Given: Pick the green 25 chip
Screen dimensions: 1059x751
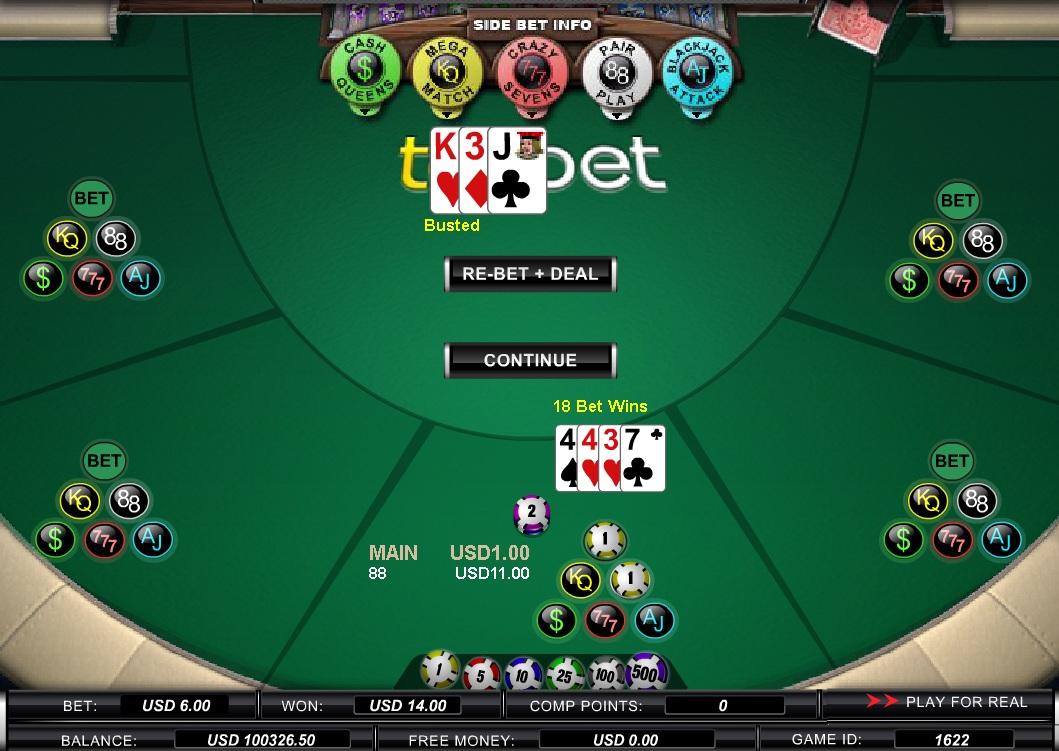Looking at the screenshot, I should point(564,675).
